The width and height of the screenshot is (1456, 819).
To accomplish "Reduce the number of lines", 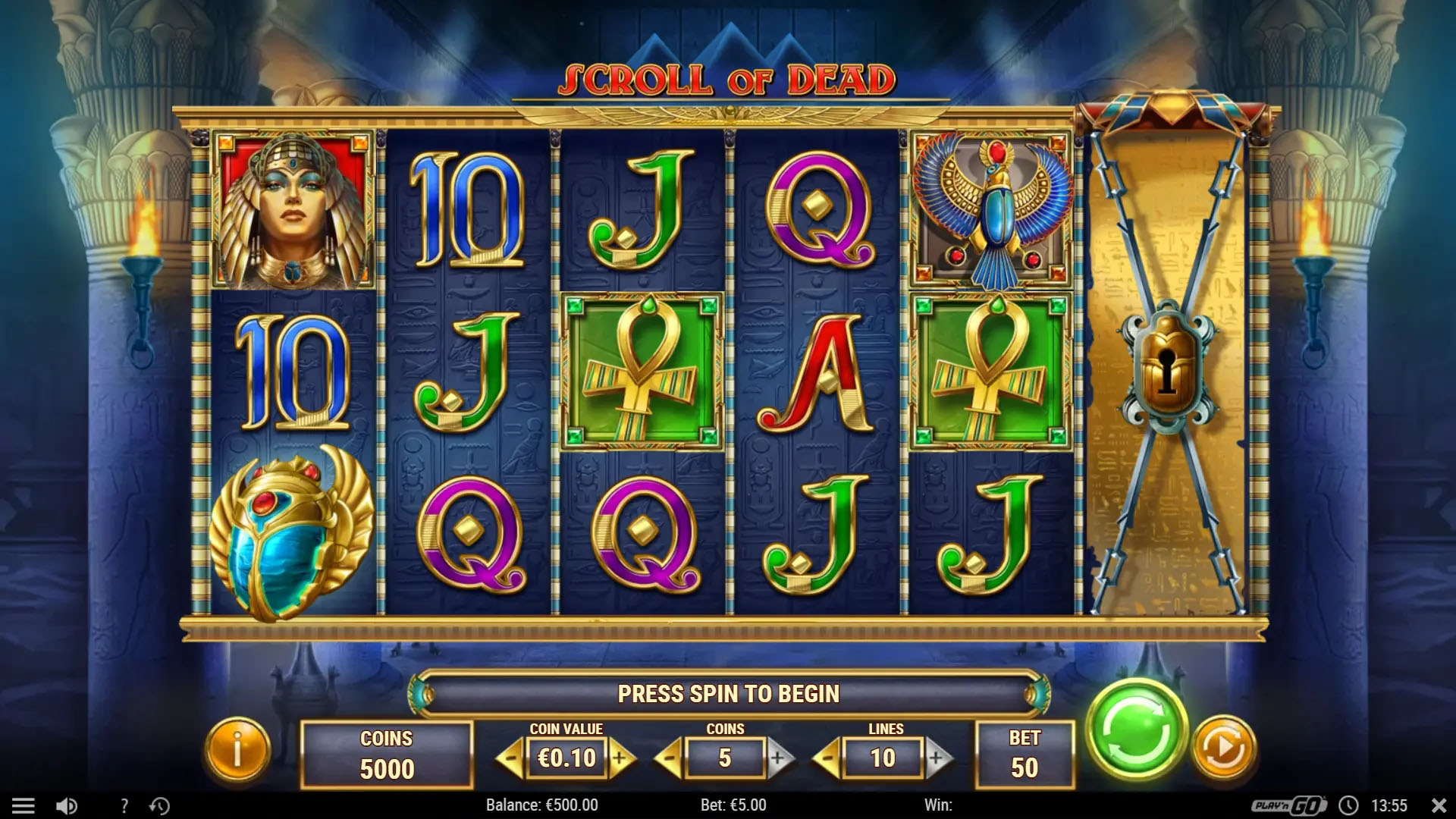I will pos(827,758).
